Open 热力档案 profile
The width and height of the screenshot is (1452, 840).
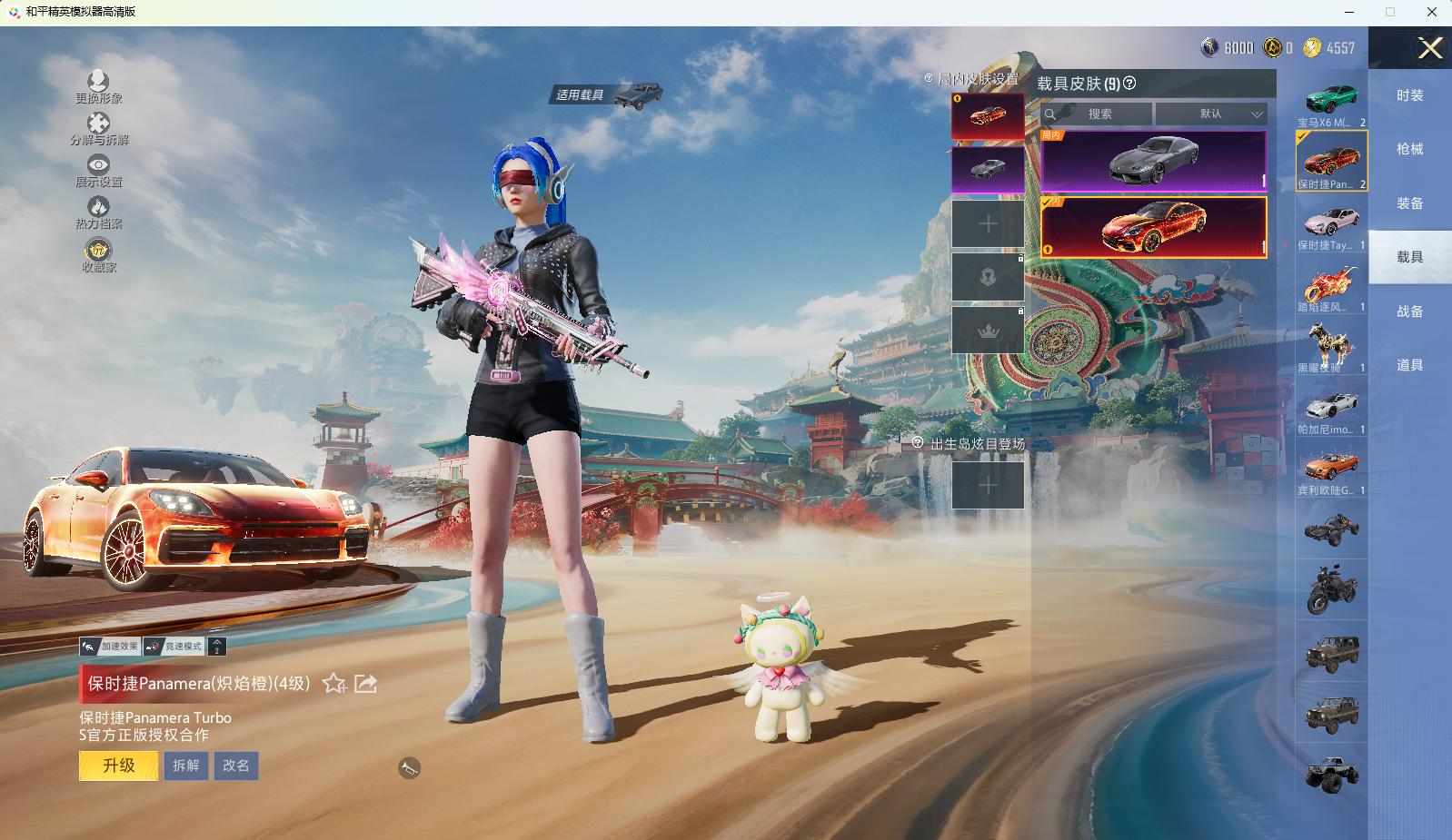[x=98, y=212]
